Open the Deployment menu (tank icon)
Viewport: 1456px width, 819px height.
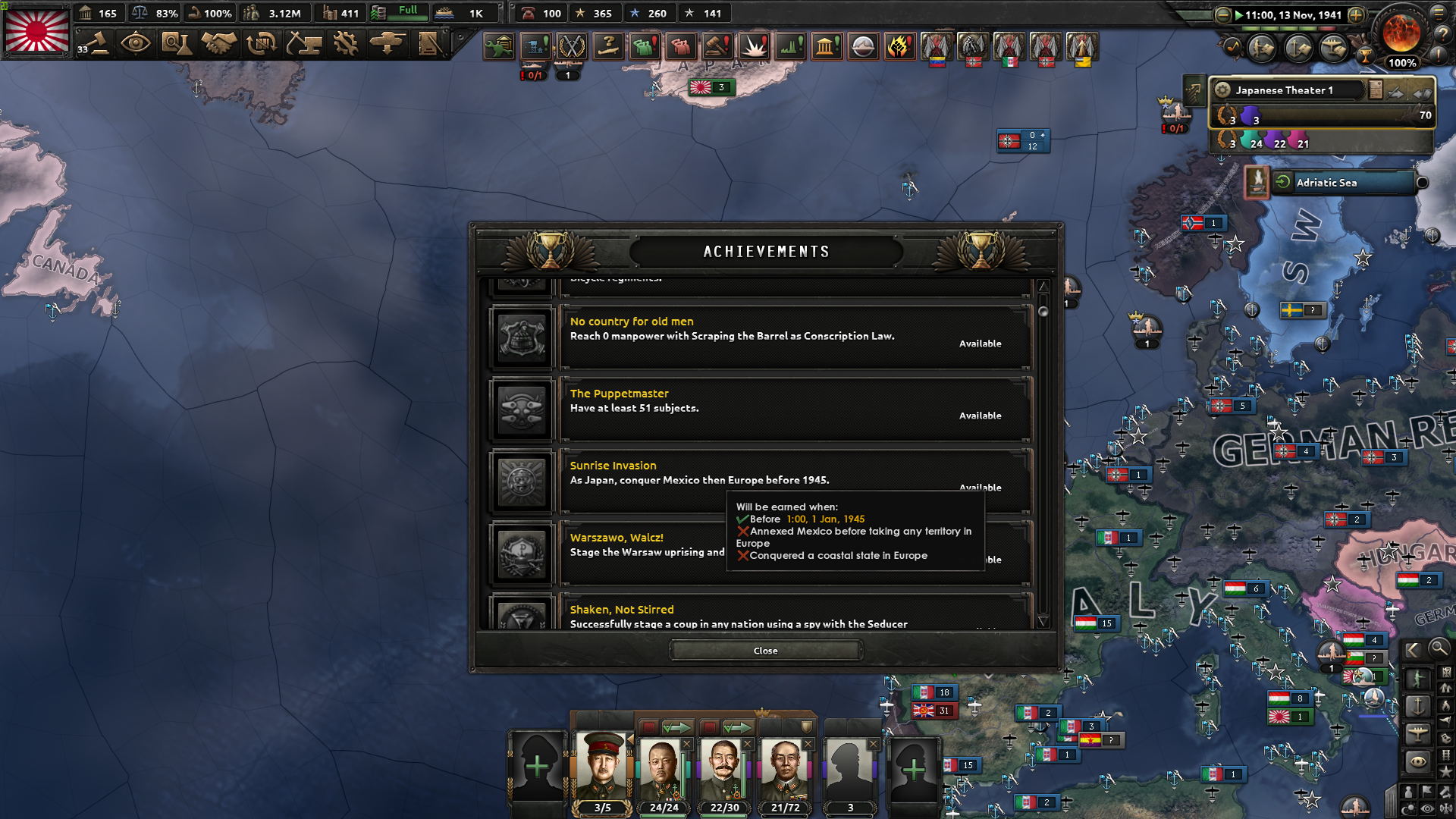tap(388, 44)
